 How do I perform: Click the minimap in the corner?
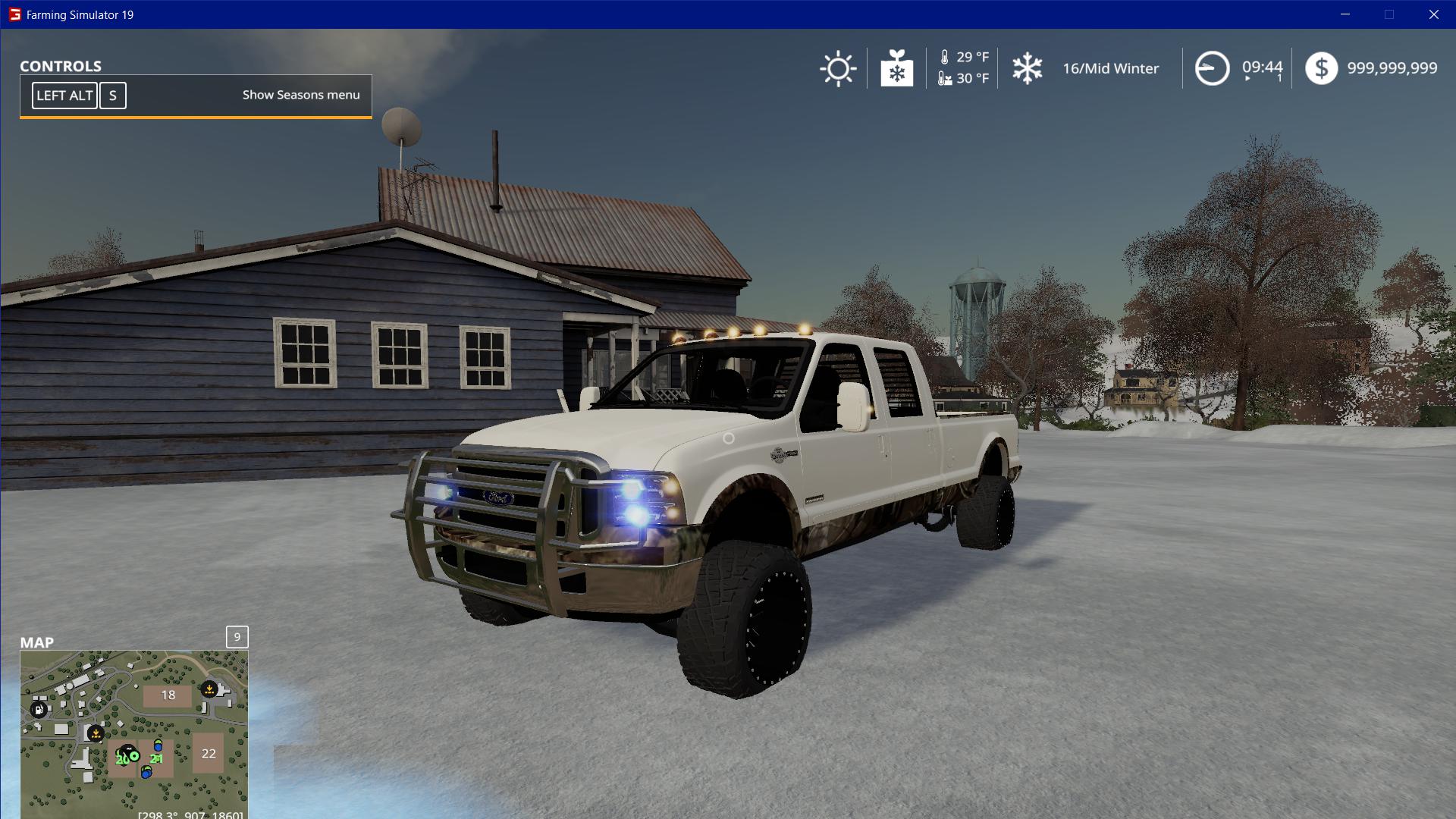133,733
